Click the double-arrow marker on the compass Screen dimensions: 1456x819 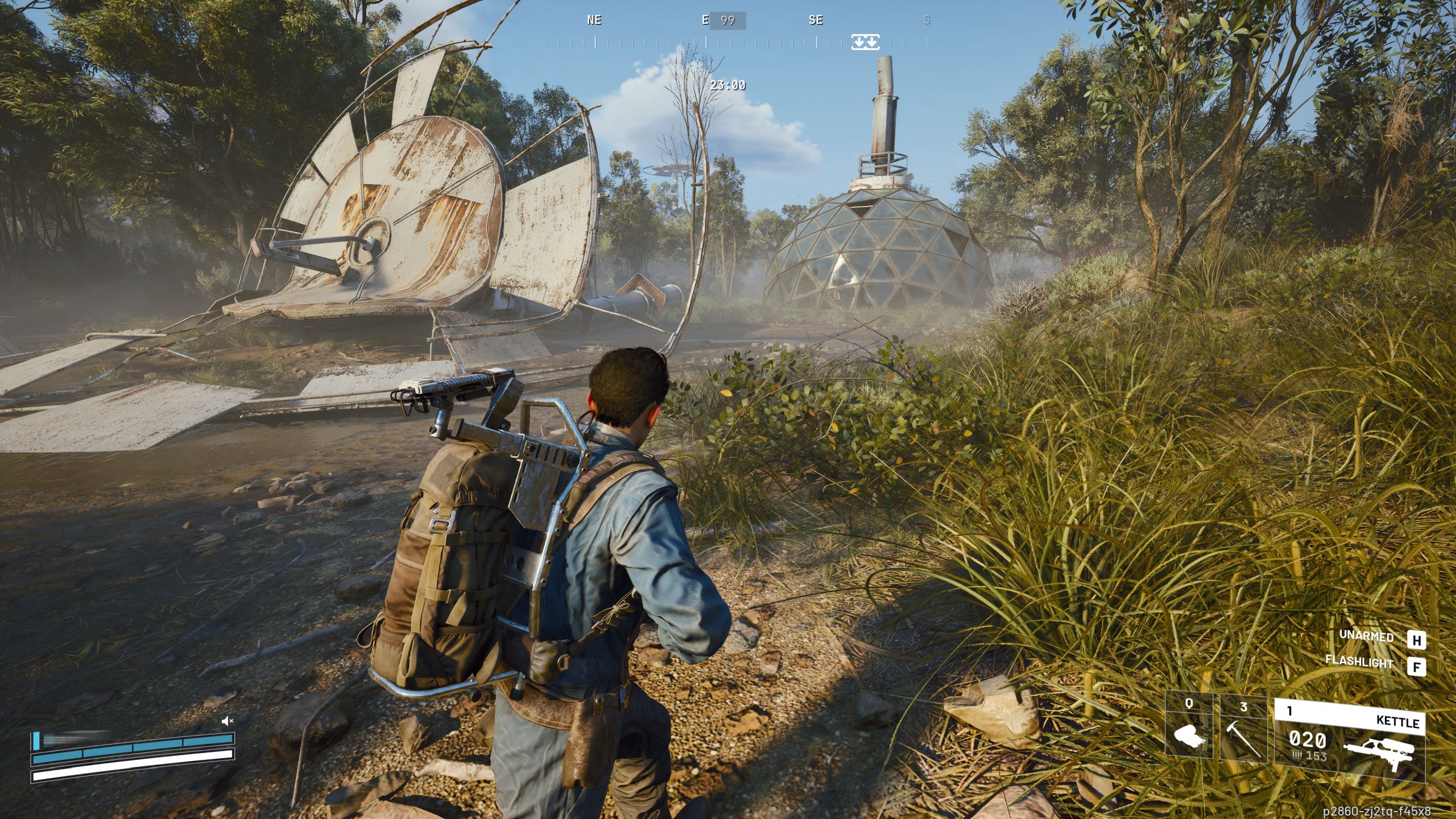click(x=865, y=42)
